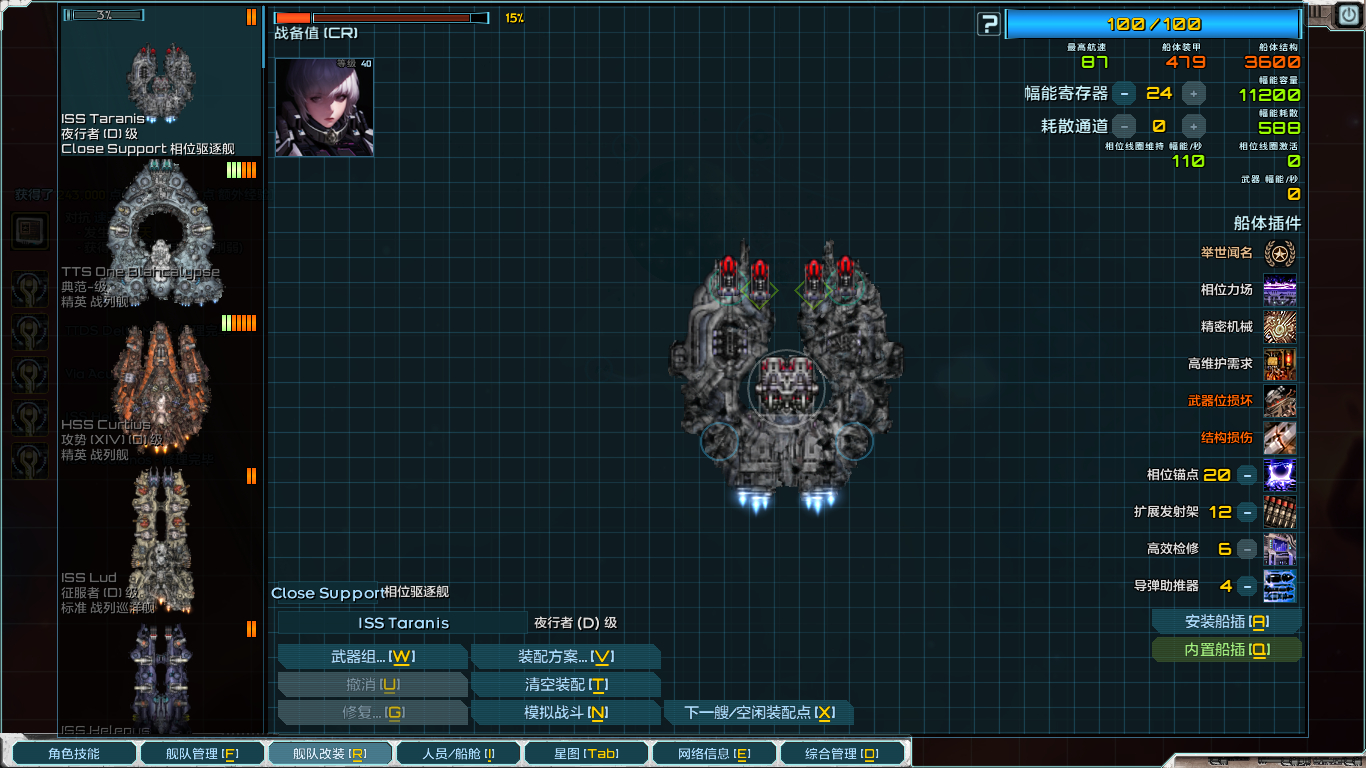Increase 幅能寄存器 with the plus button
Image resolution: width=1366 pixels, height=768 pixels.
(x=1194, y=94)
